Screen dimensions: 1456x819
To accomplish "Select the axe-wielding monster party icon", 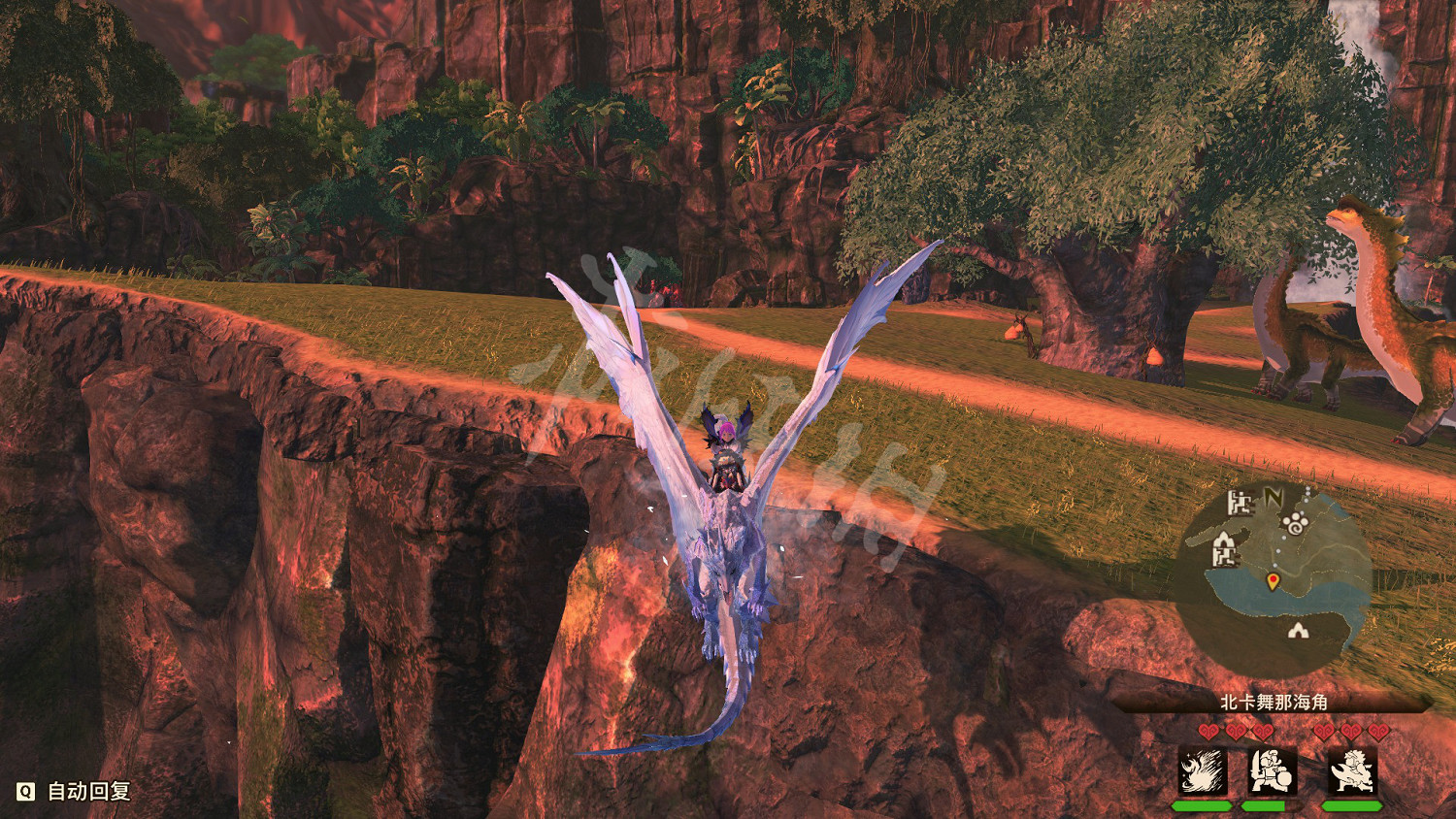I will click(1351, 770).
